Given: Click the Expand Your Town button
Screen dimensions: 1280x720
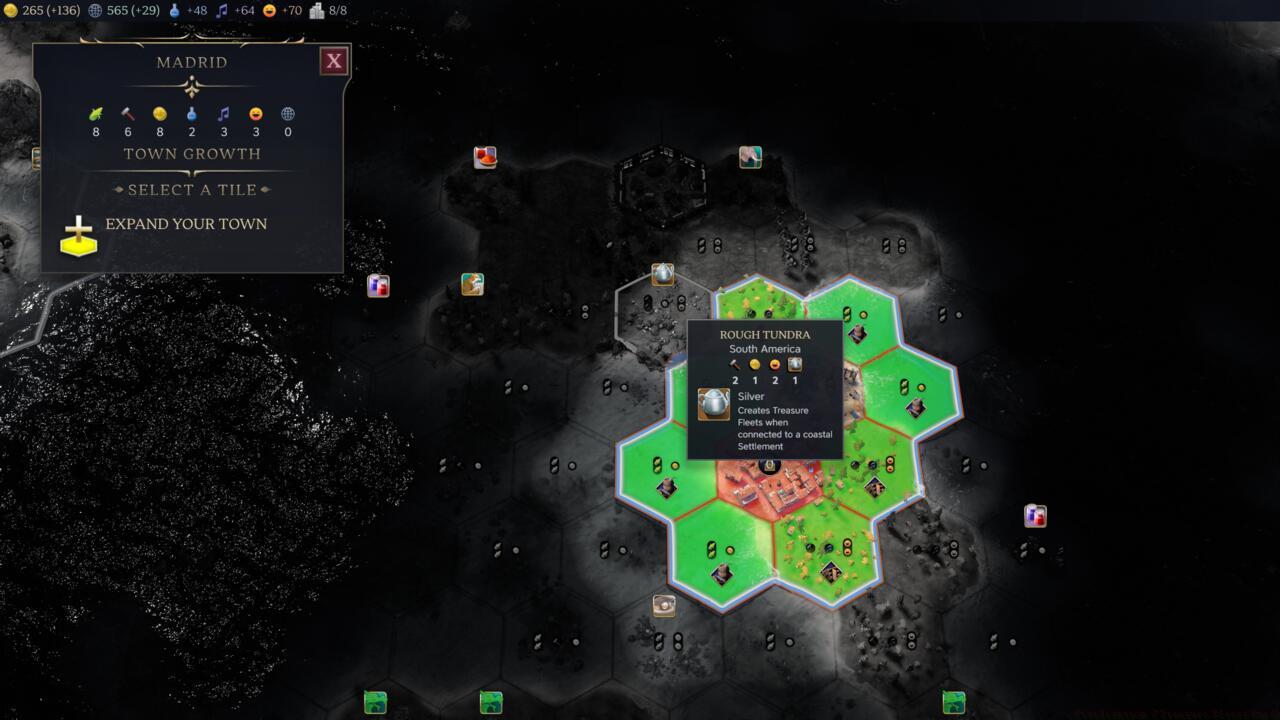Looking at the screenshot, I should (x=188, y=224).
